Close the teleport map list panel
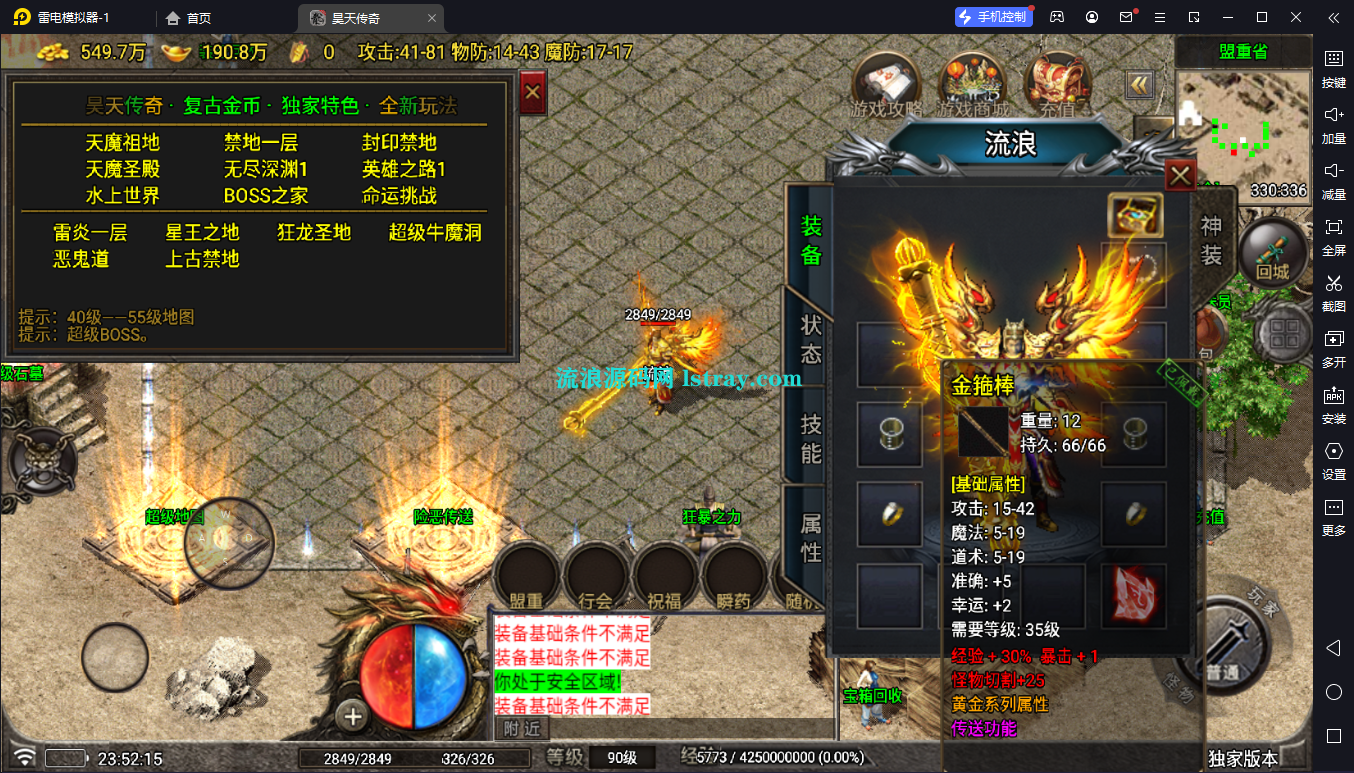 [x=533, y=93]
